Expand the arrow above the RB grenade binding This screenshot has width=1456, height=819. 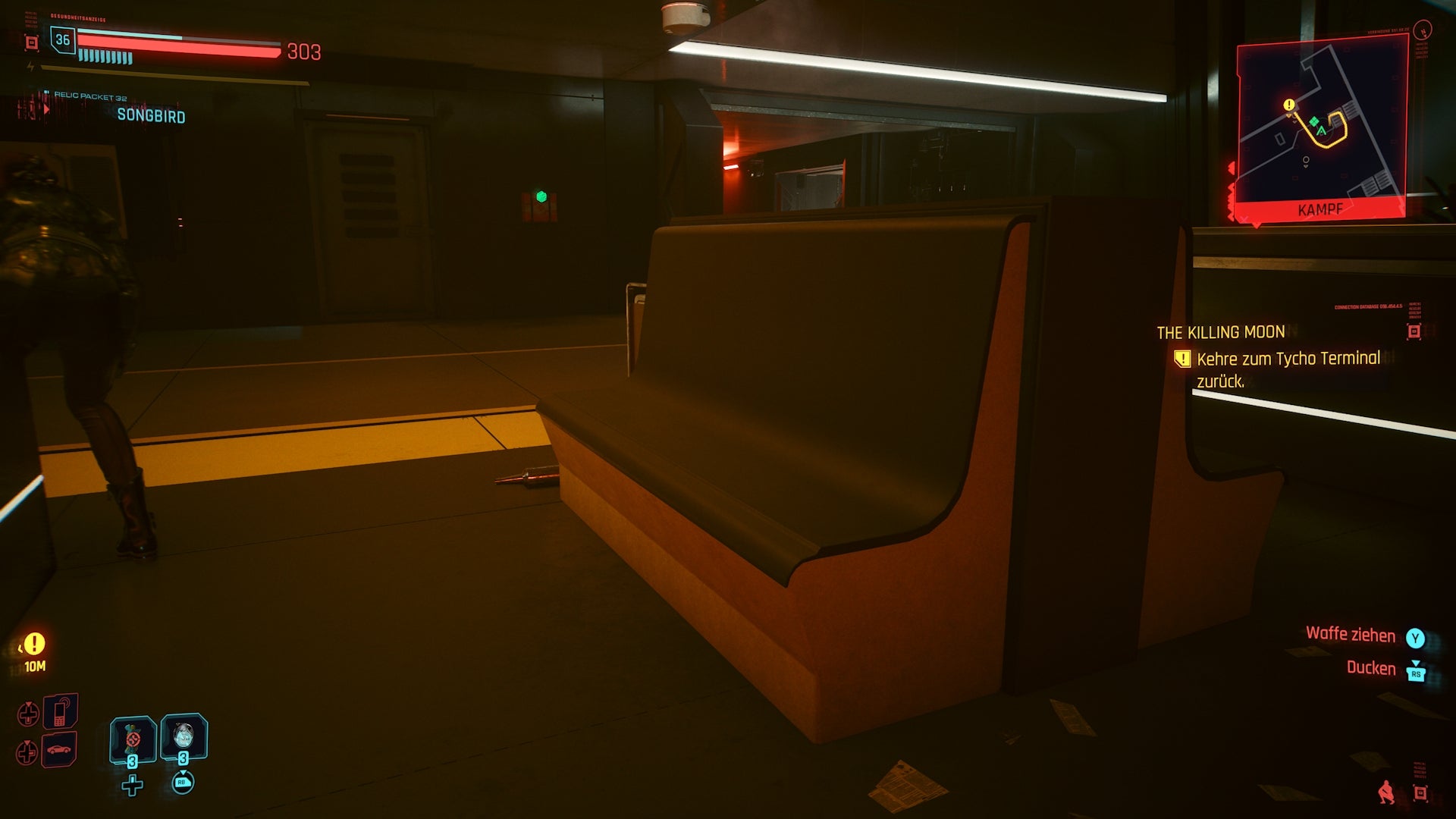(184, 772)
